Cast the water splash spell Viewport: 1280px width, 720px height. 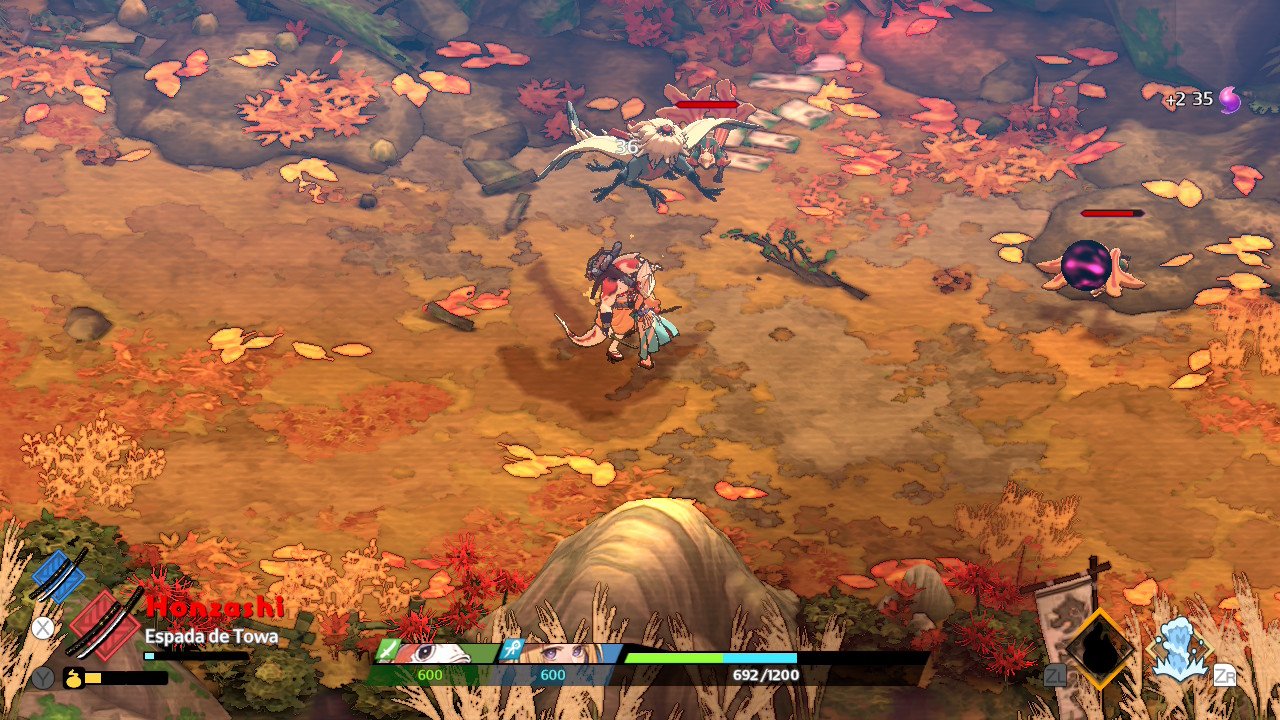[1180, 650]
